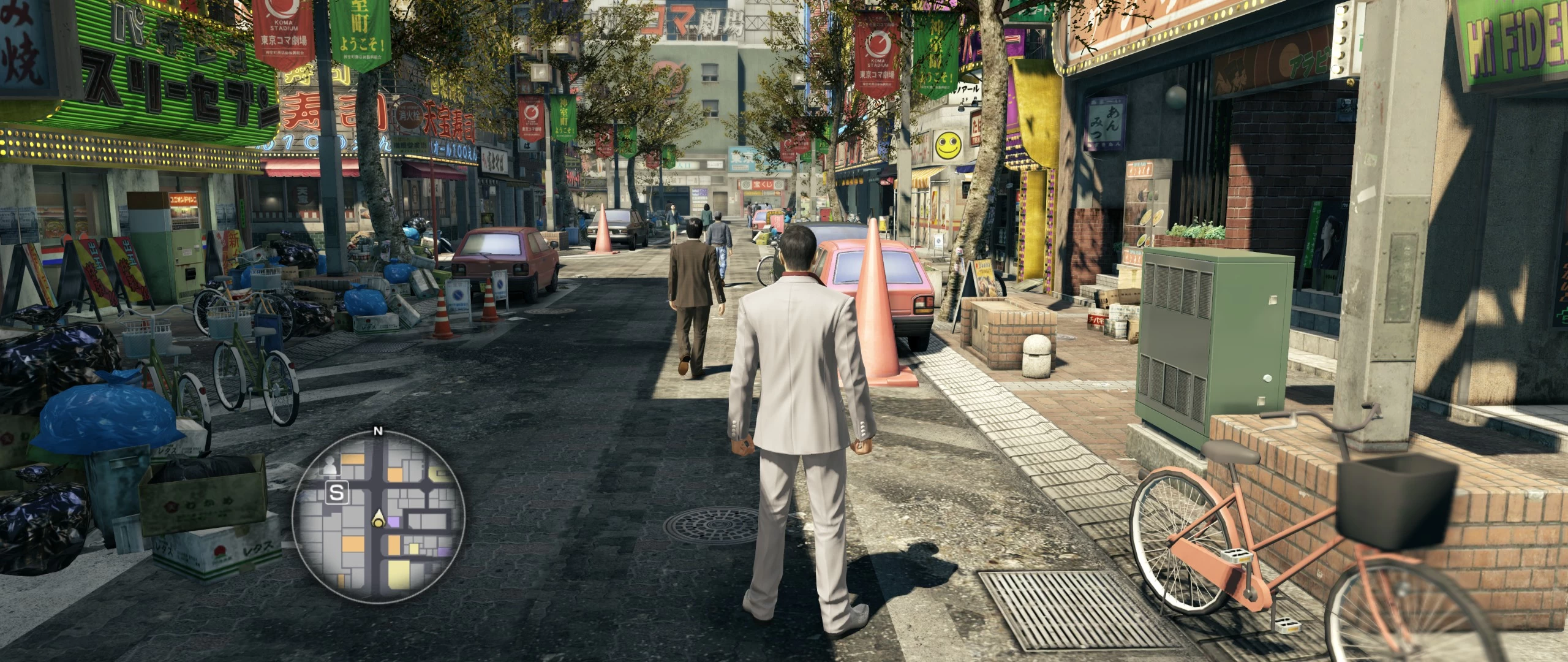Expand the 2F floor sign on the right building
The width and height of the screenshot is (1568, 662).
click(x=964, y=98)
